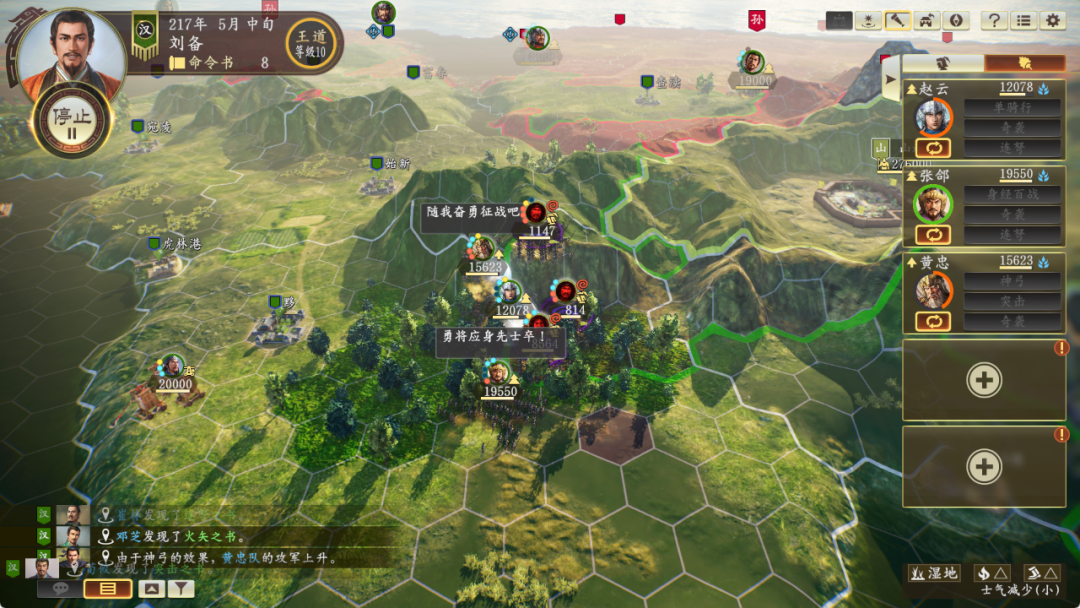Toggle the highlighted telescope view button

[898, 20]
